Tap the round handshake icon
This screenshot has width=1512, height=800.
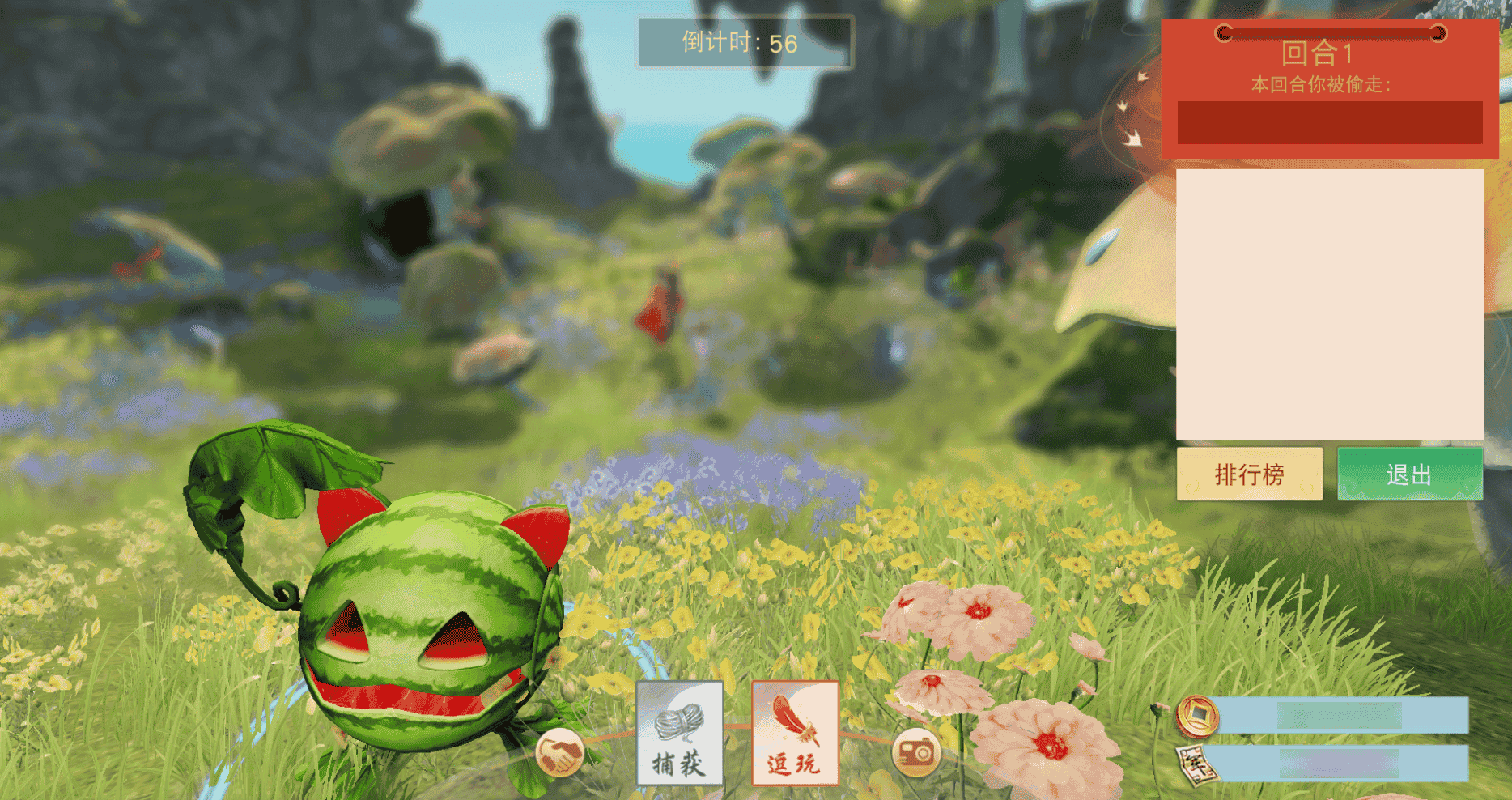560,753
